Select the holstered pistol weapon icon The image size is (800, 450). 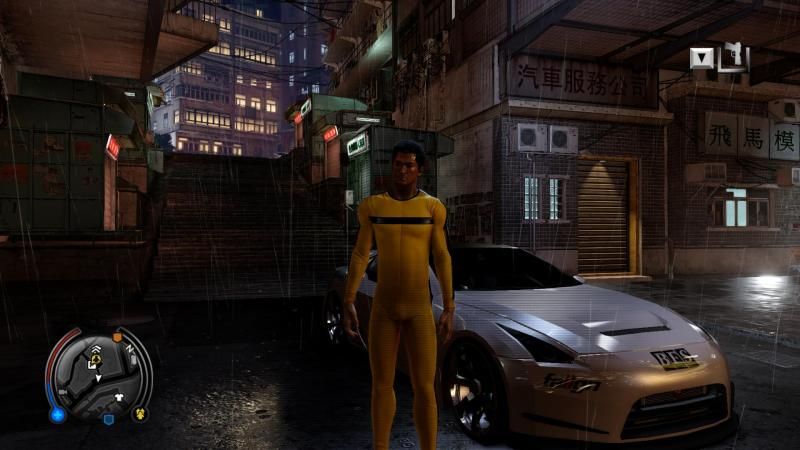(x=732, y=56)
